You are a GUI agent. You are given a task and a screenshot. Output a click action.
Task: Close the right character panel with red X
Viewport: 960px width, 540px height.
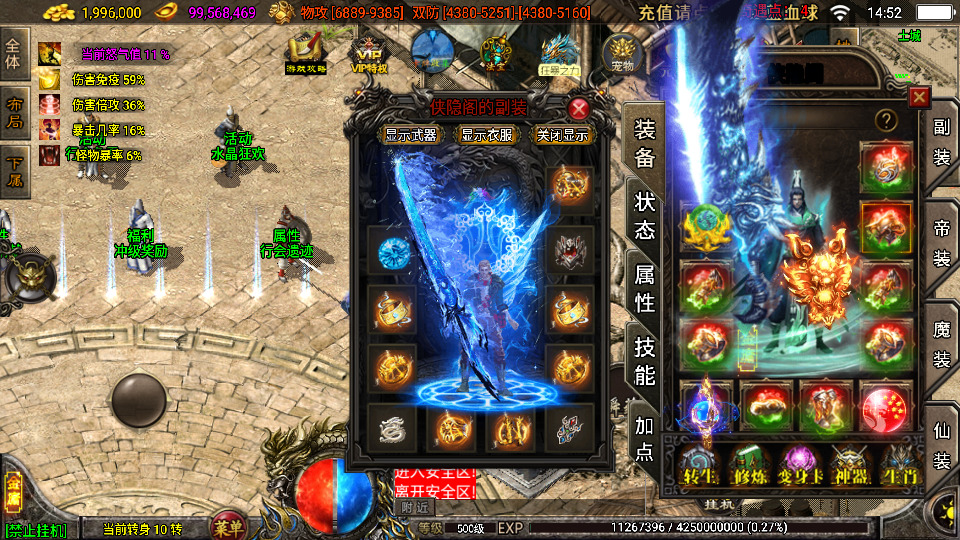(x=919, y=97)
